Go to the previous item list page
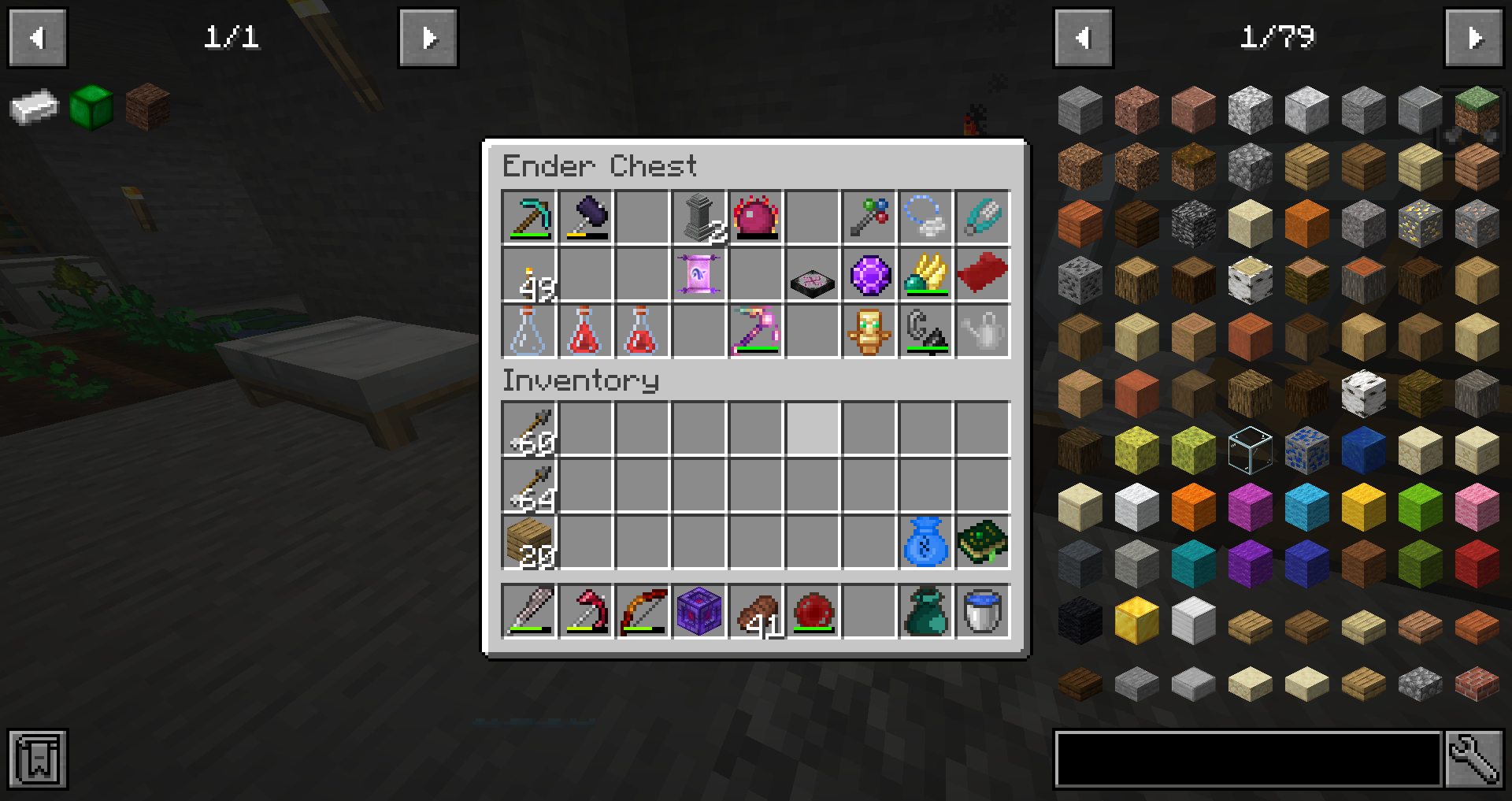1512x801 pixels. coord(1083,37)
